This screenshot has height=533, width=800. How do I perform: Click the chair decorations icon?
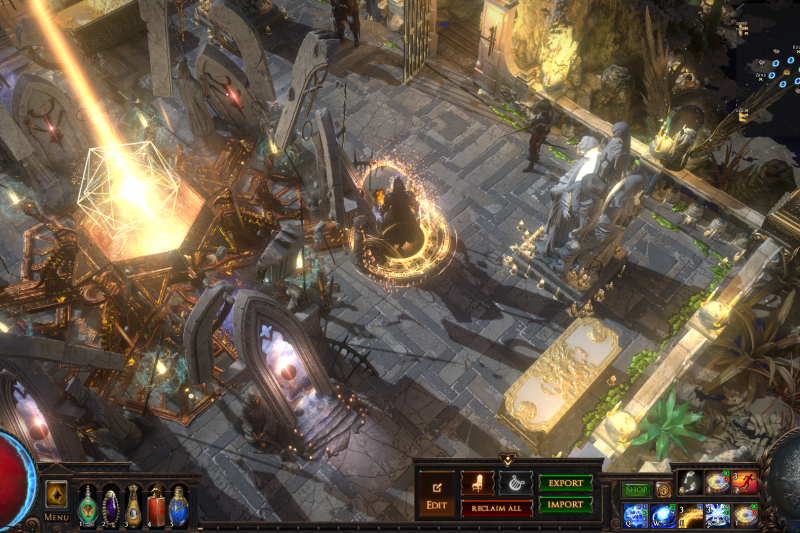pyautogui.click(x=477, y=483)
